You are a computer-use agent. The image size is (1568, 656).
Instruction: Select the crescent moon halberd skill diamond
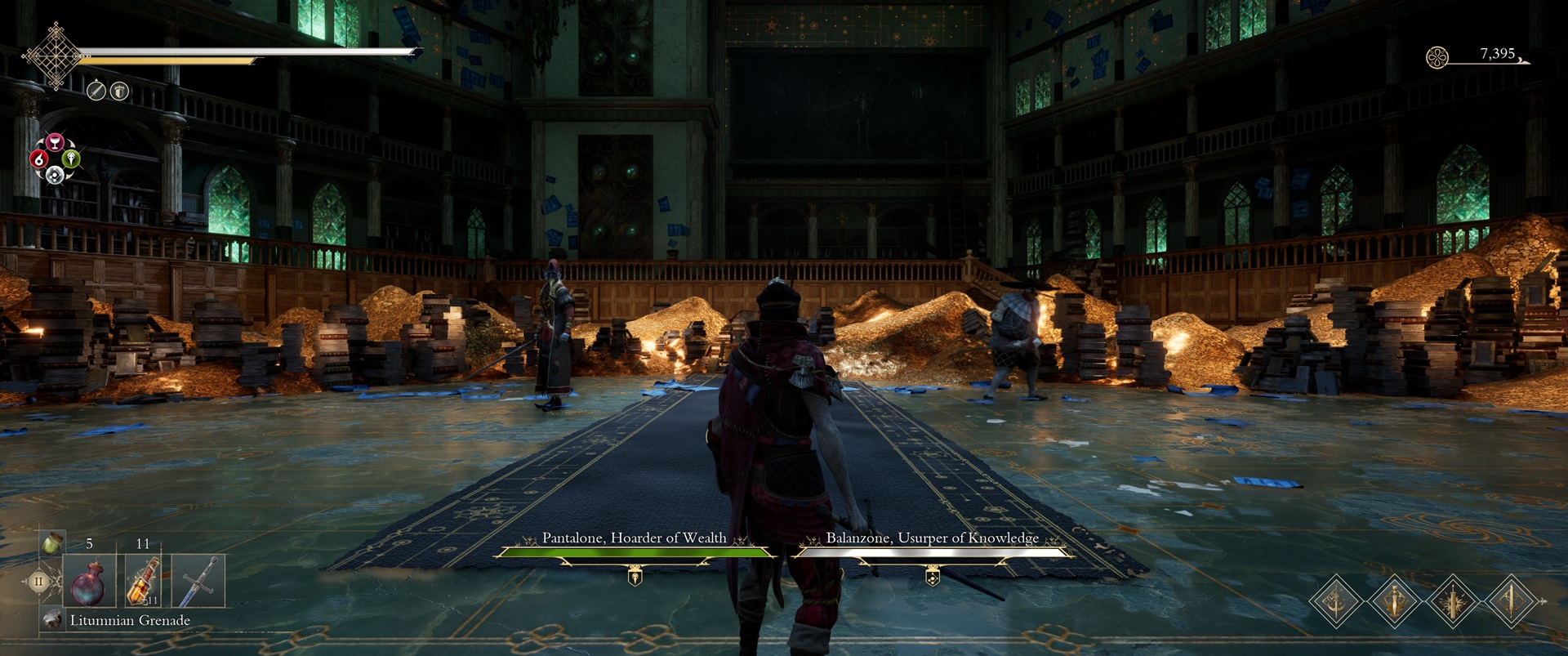point(1335,602)
